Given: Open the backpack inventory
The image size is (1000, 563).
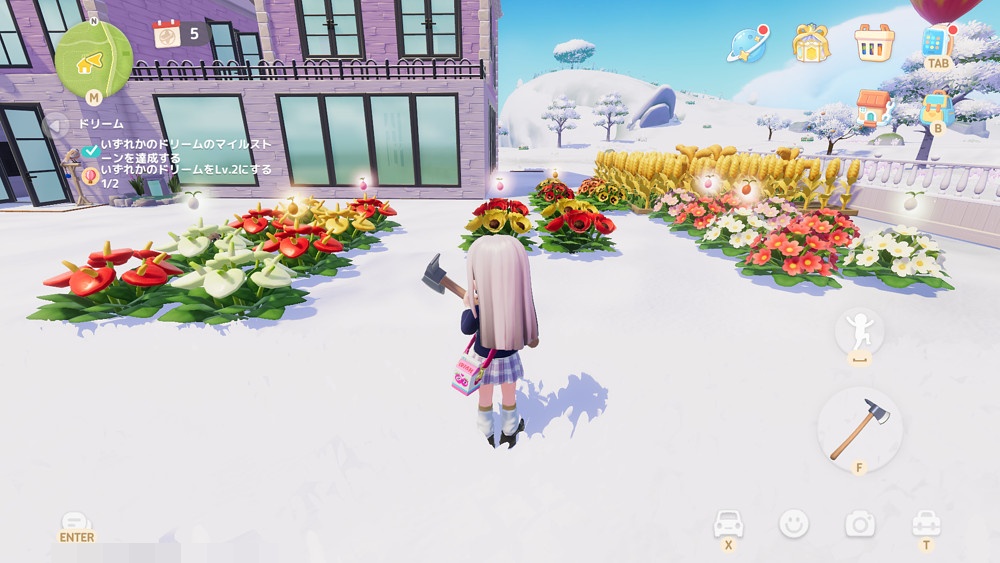Looking at the screenshot, I should coord(936,107).
